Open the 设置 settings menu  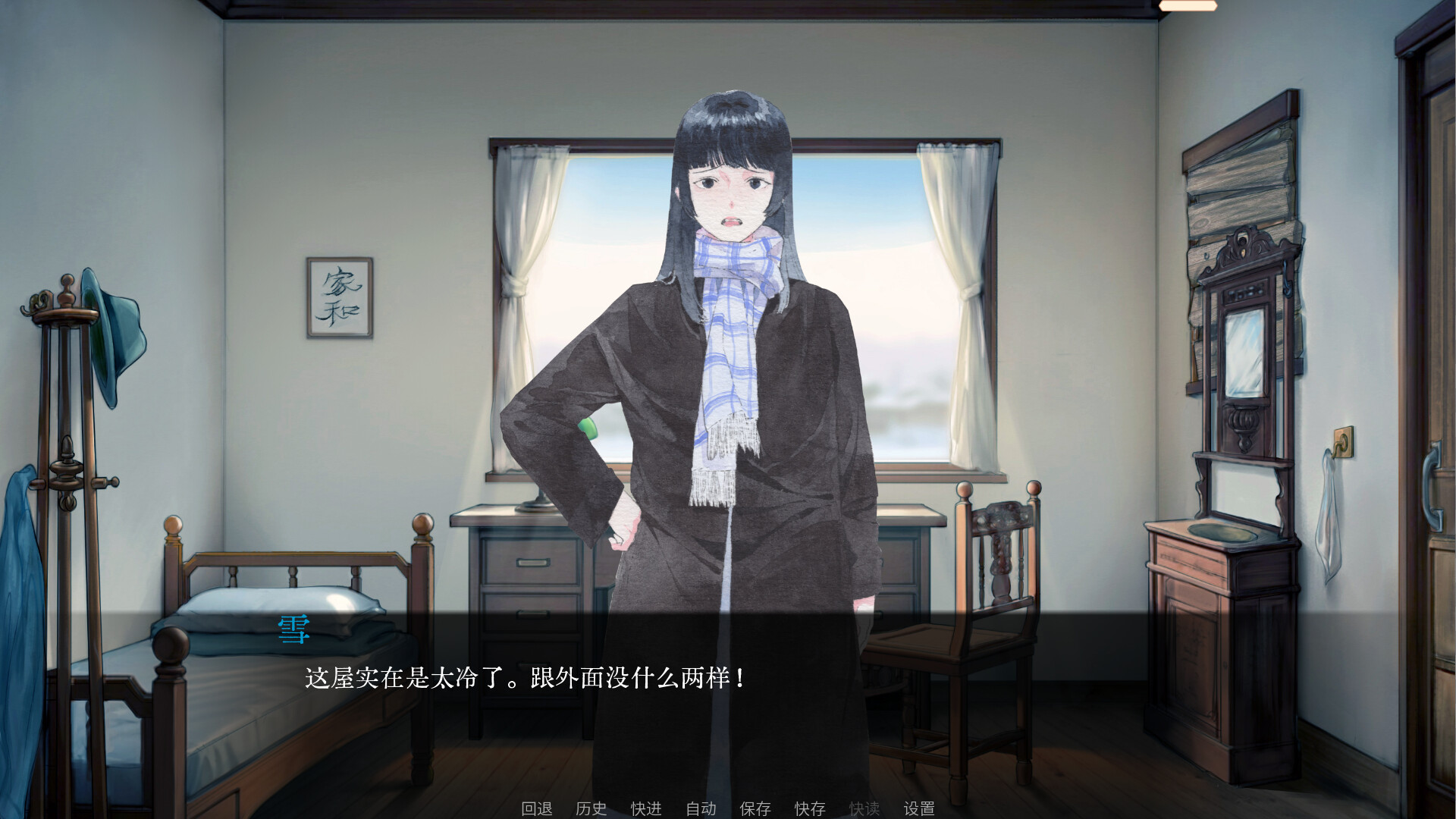[920, 808]
